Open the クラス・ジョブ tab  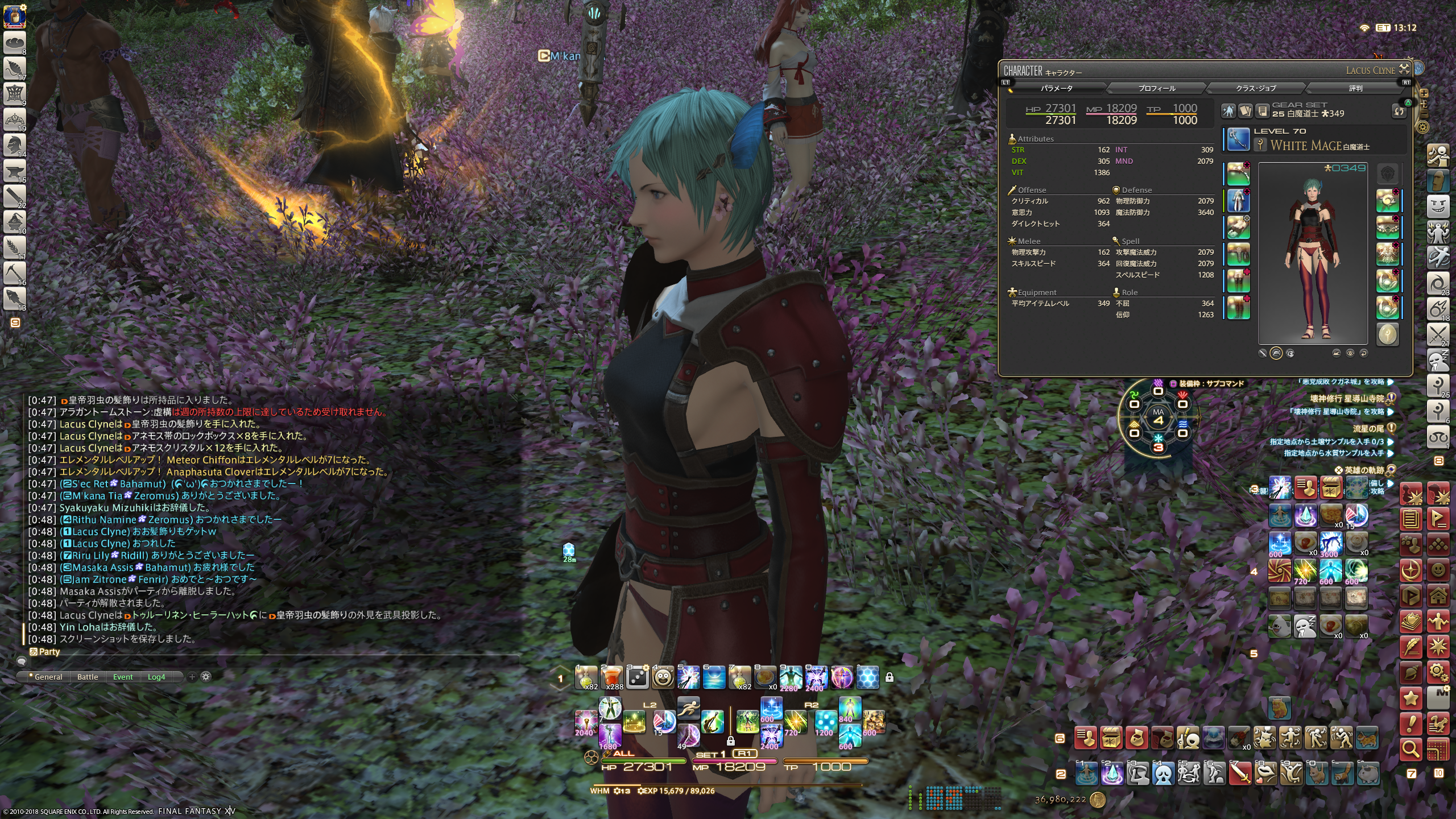click(1255, 88)
